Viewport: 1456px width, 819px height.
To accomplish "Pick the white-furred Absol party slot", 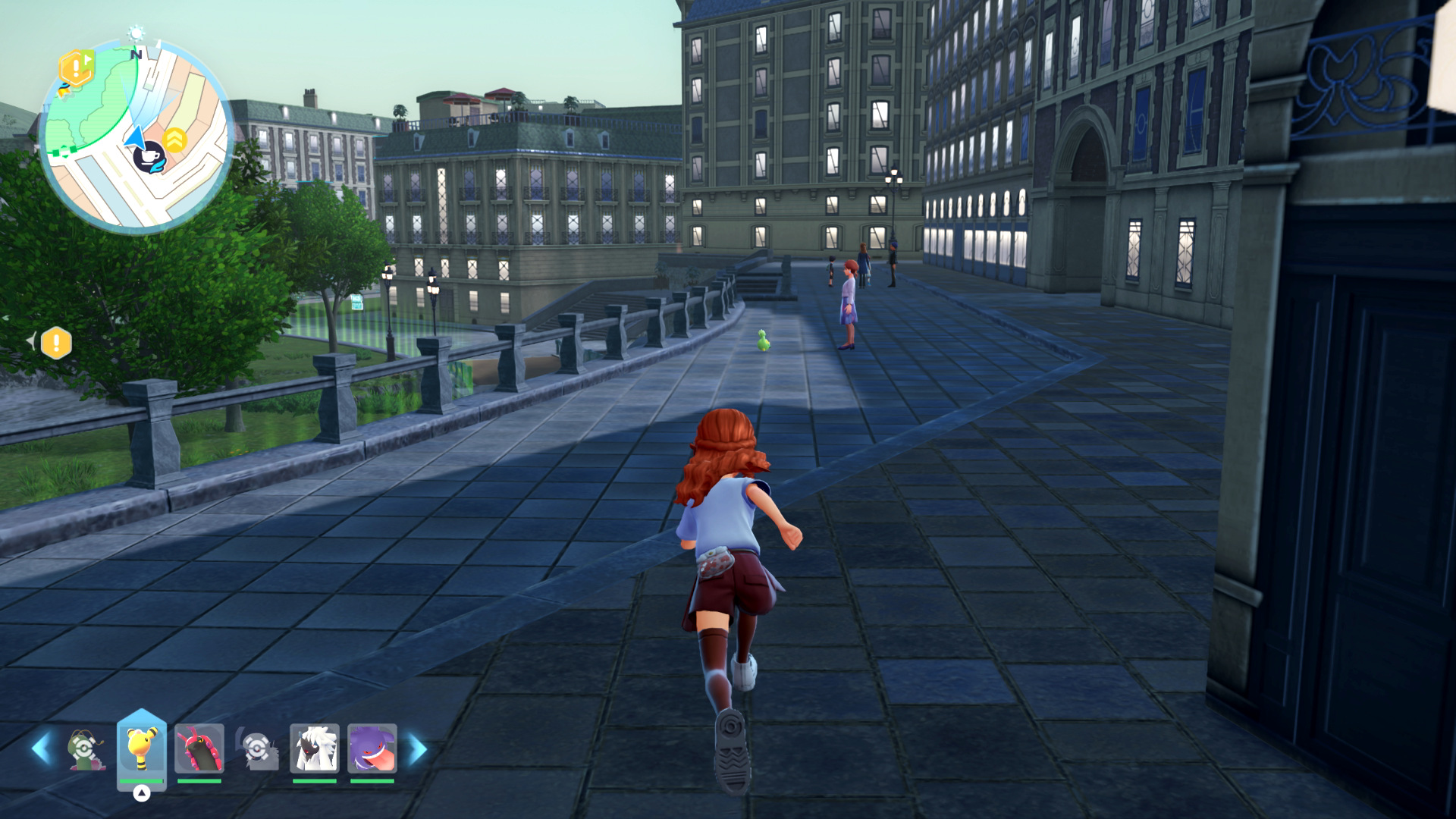I will (315, 748).
